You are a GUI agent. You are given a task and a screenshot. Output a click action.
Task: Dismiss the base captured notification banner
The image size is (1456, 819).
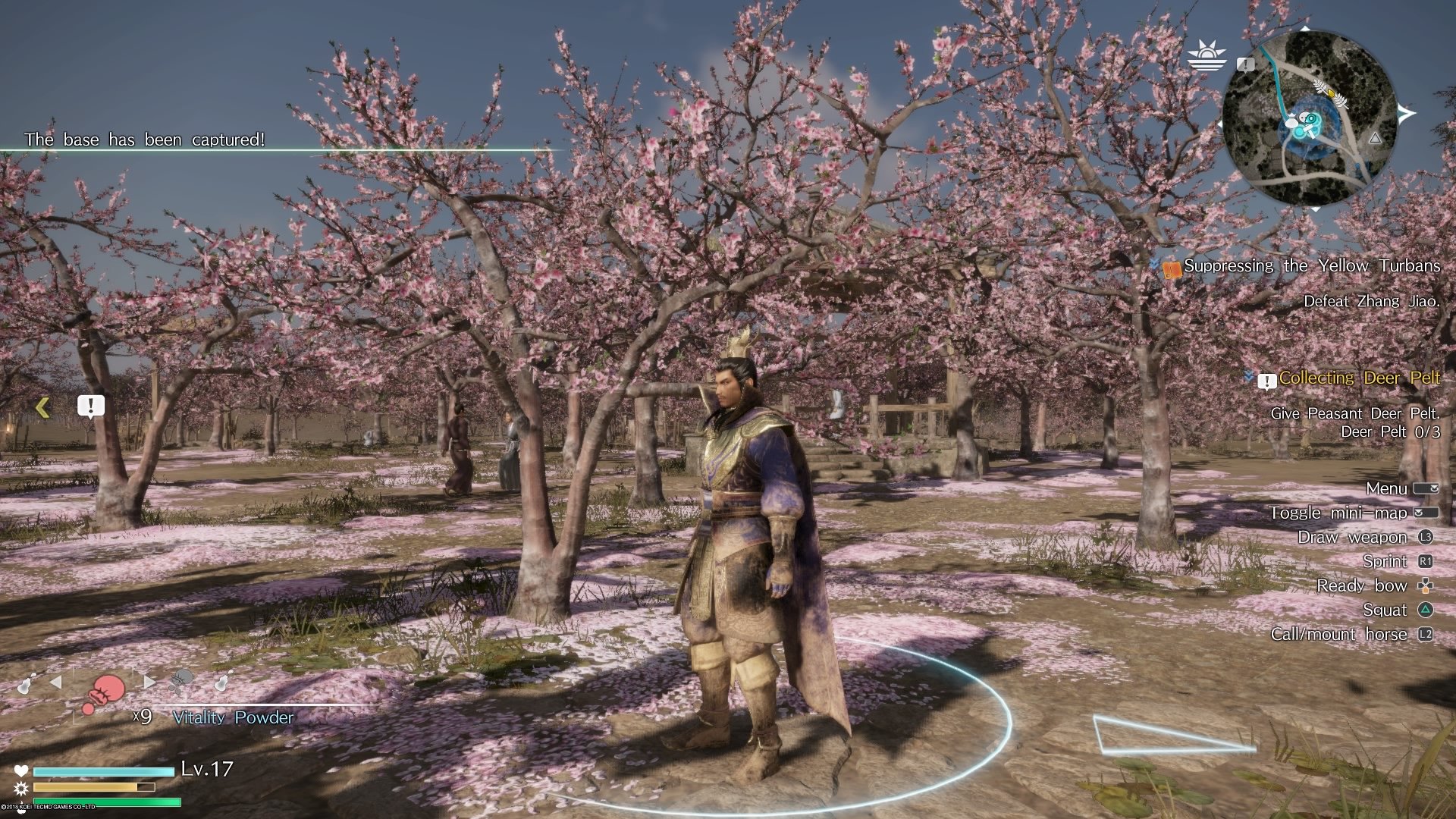pyautogui.click(x=144, y=140)
